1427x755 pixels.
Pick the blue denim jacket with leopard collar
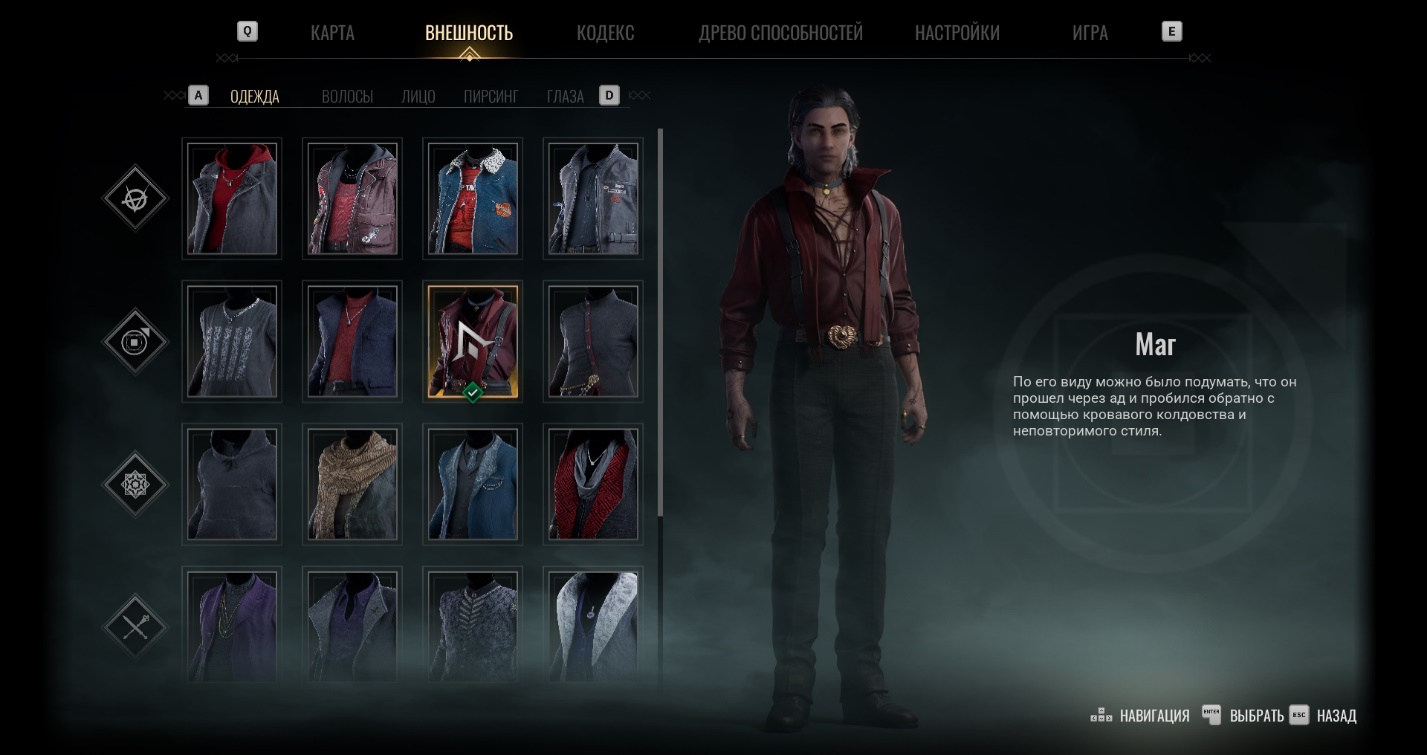coord(472,198)
